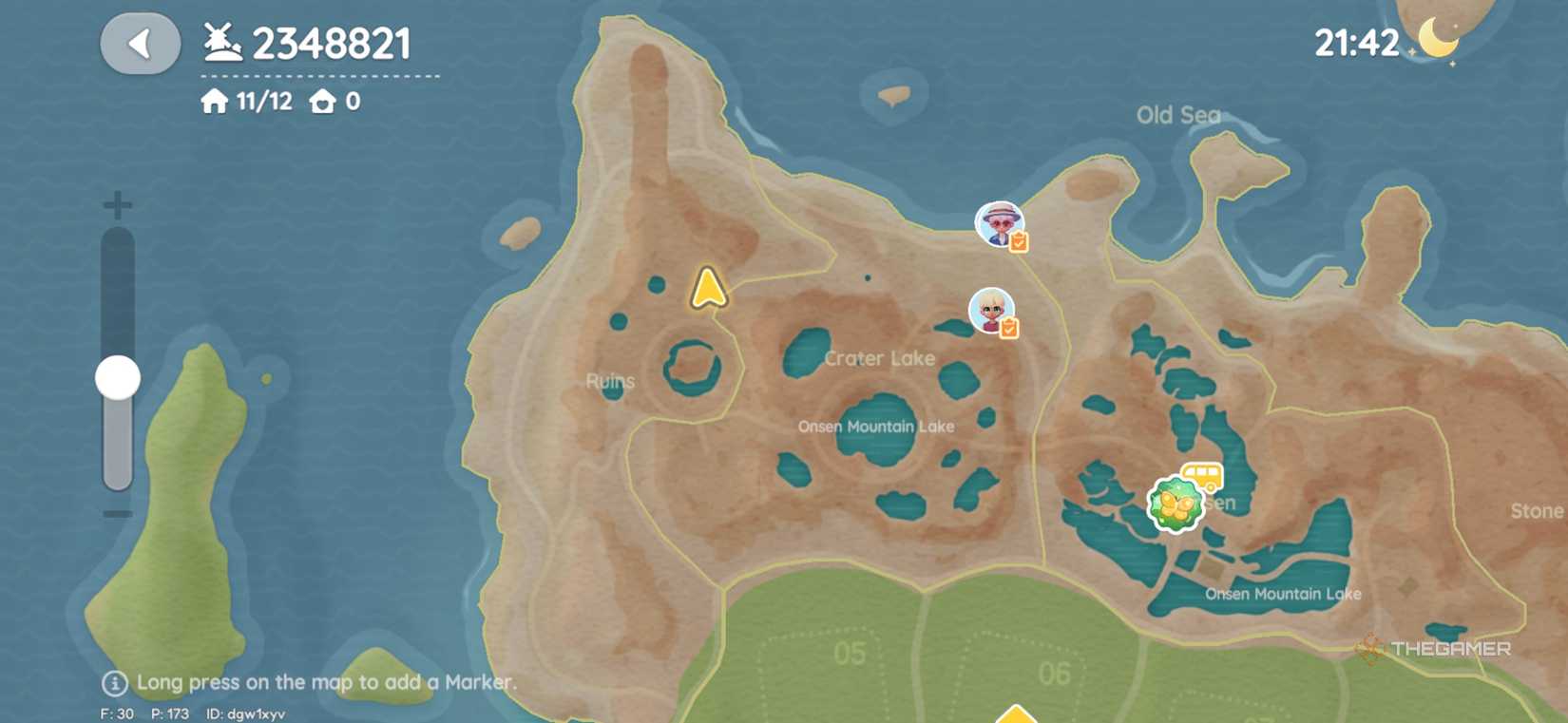Click the windmill currency icon
The width and height of the screenshot is (1568, 723).
click(x=220, y=40)
